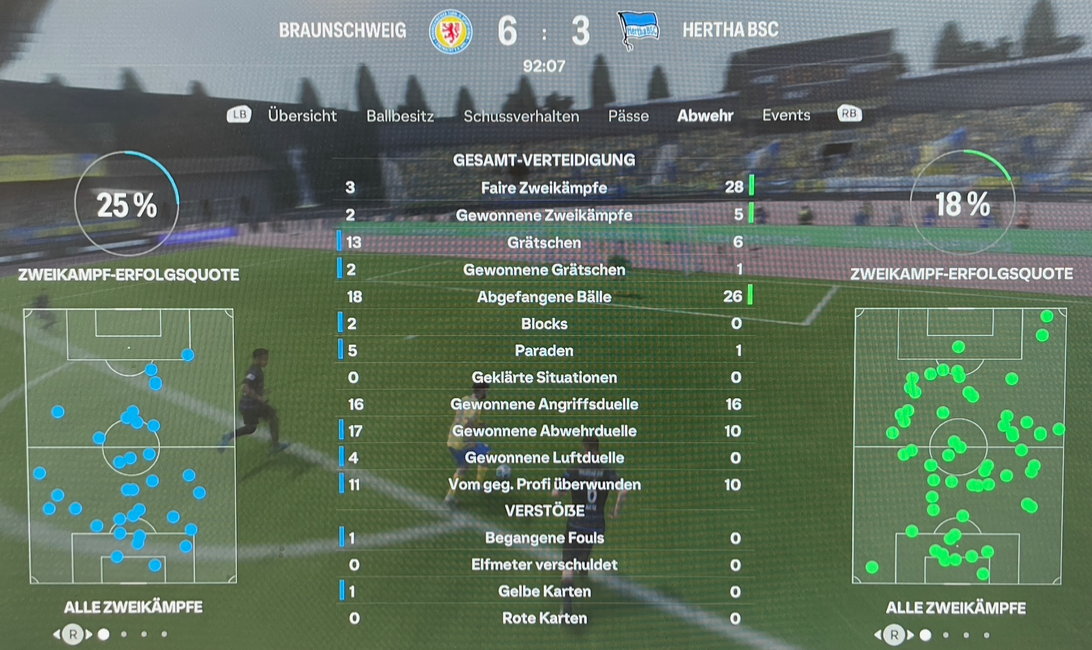This screenshot has height=650, width=1092.
Task: Choose the Abwehr tab
Action: pos(705,116)
